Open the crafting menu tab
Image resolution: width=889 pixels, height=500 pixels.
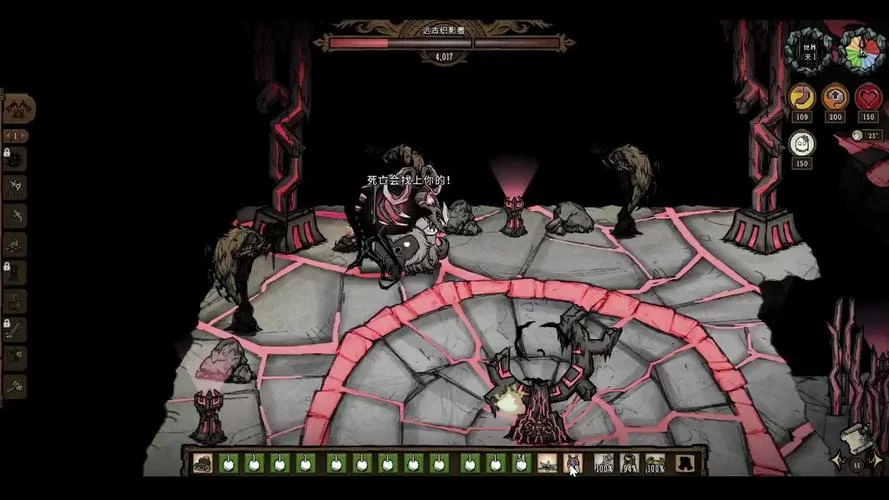18,109
